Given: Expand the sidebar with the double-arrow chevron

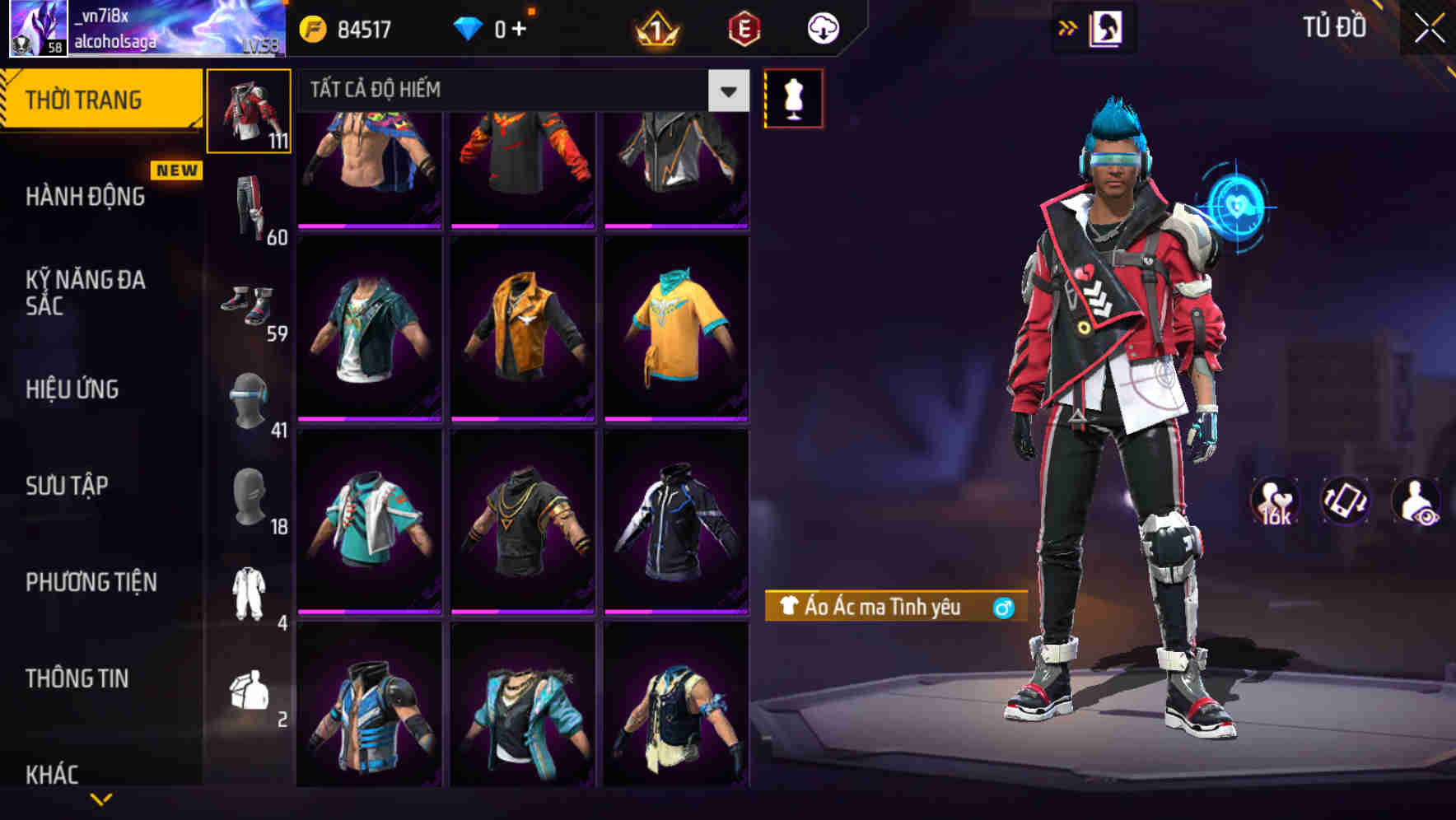Looking at the screenshot, I should 1068,27.
